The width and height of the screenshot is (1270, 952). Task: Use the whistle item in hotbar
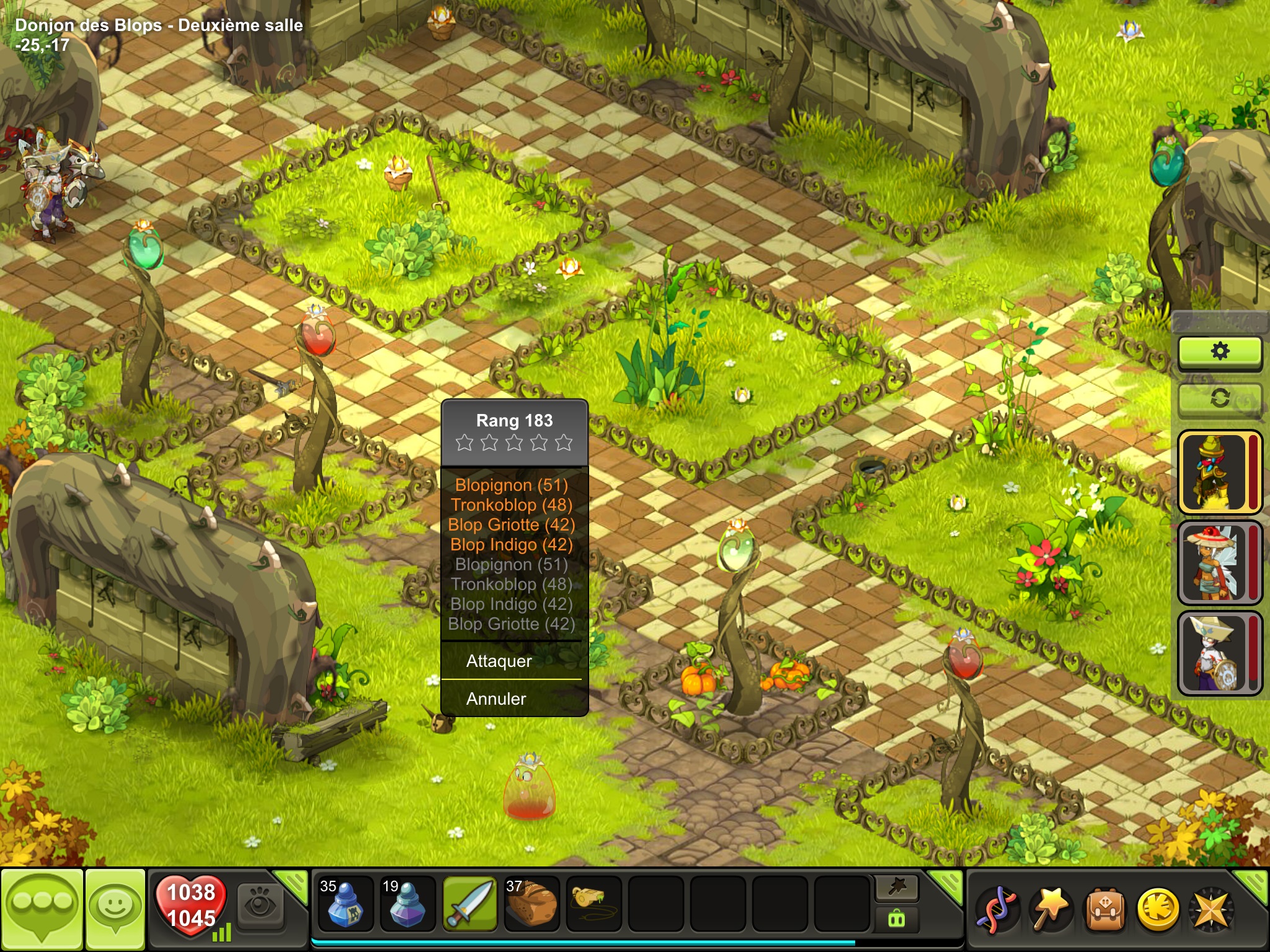click(x=593, y=902)
